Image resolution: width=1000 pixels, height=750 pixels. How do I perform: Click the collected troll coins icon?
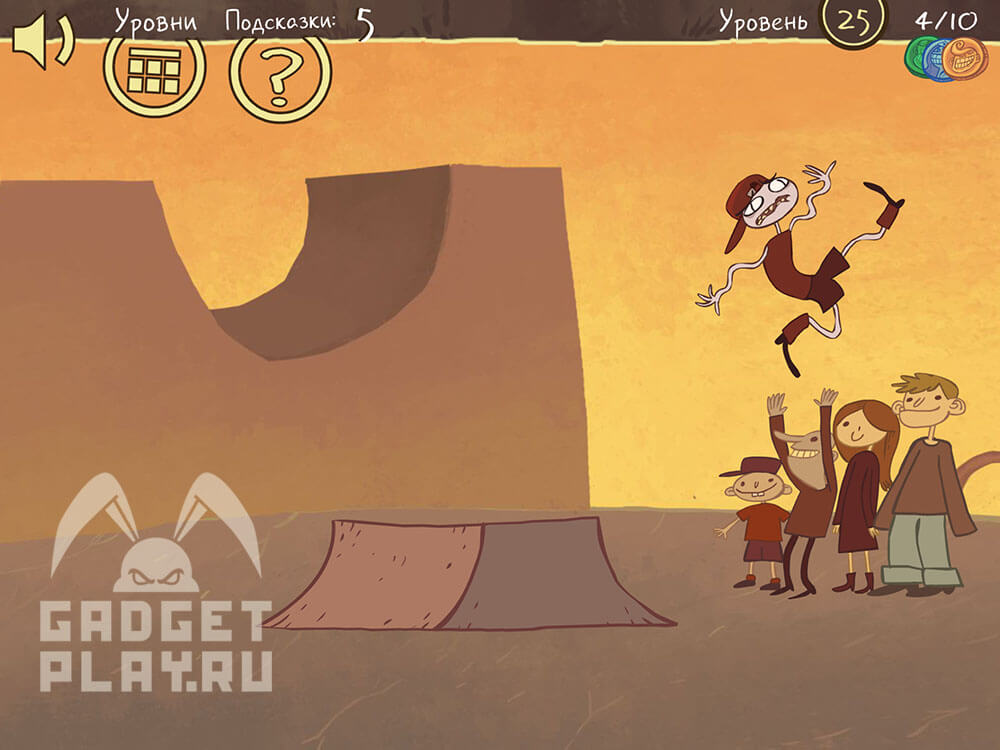coord(945,58)
